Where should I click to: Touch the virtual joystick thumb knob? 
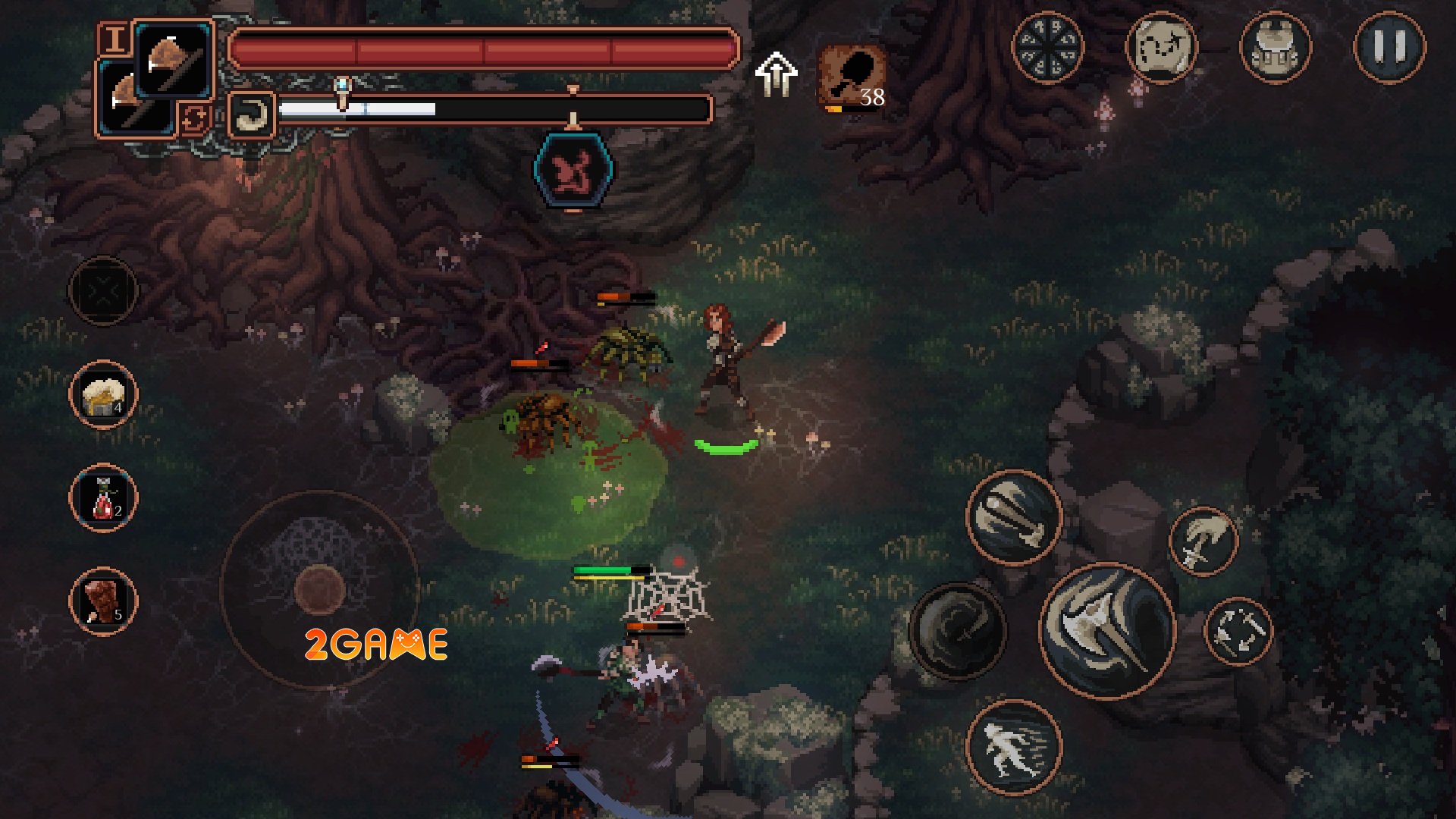[x=319, y=589]
